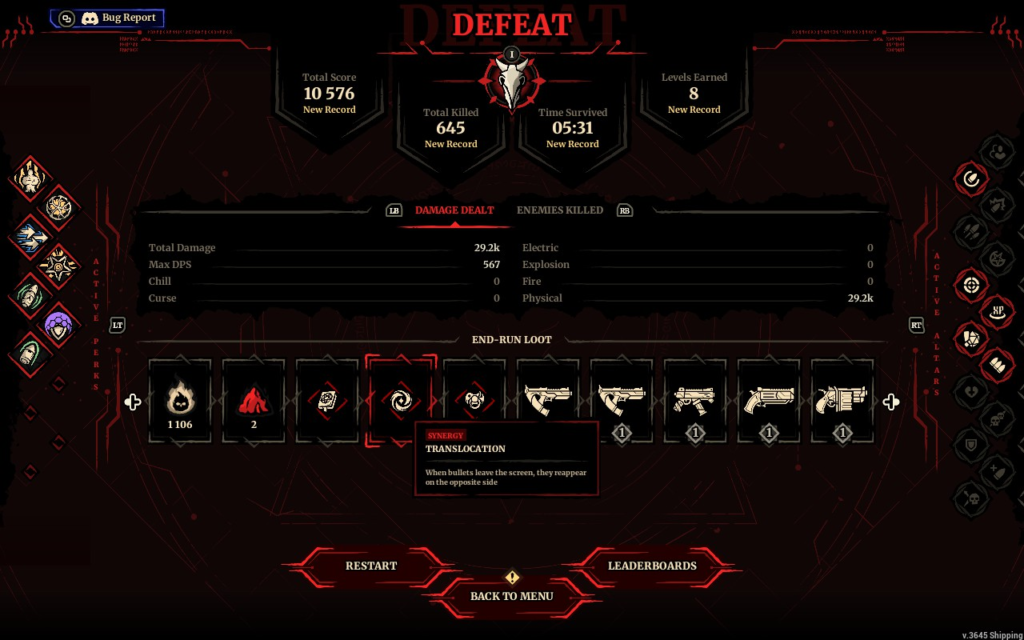Viewport: 1024px width, 640px height.
Task: Go back to menu
Action: pos(511,596)
